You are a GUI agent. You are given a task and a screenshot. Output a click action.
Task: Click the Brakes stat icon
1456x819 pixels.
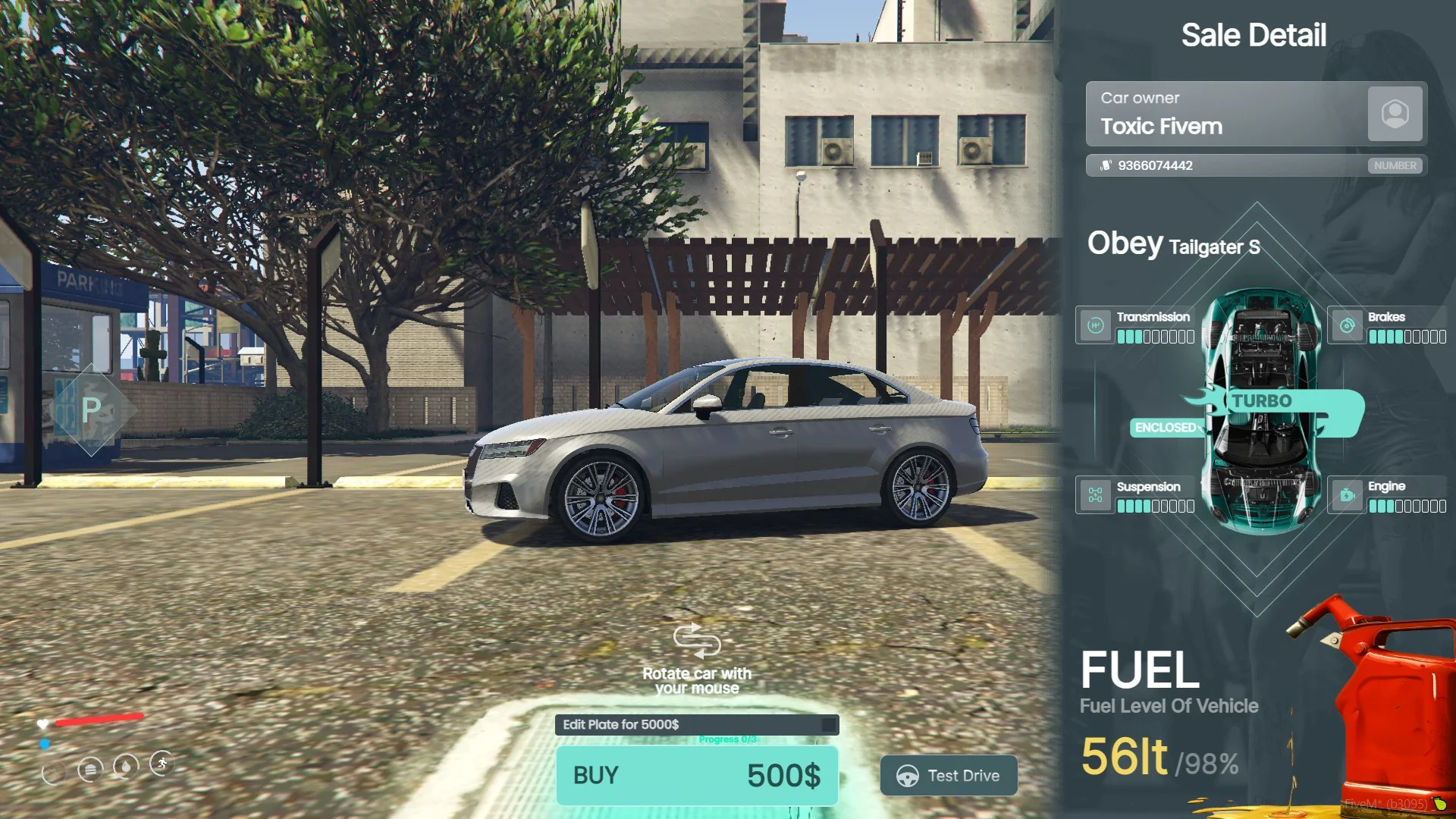coord(1348,326)
